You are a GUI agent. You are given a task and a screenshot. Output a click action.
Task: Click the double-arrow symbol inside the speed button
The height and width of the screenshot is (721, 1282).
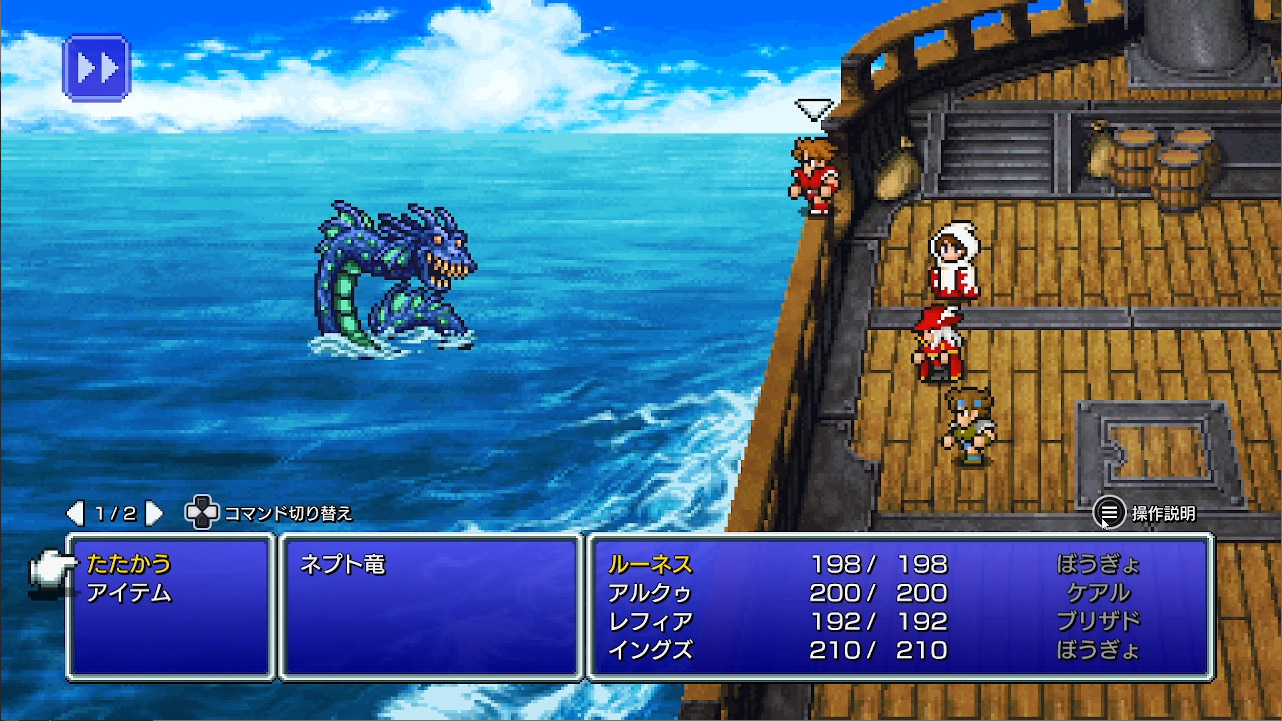coord(95,67)
